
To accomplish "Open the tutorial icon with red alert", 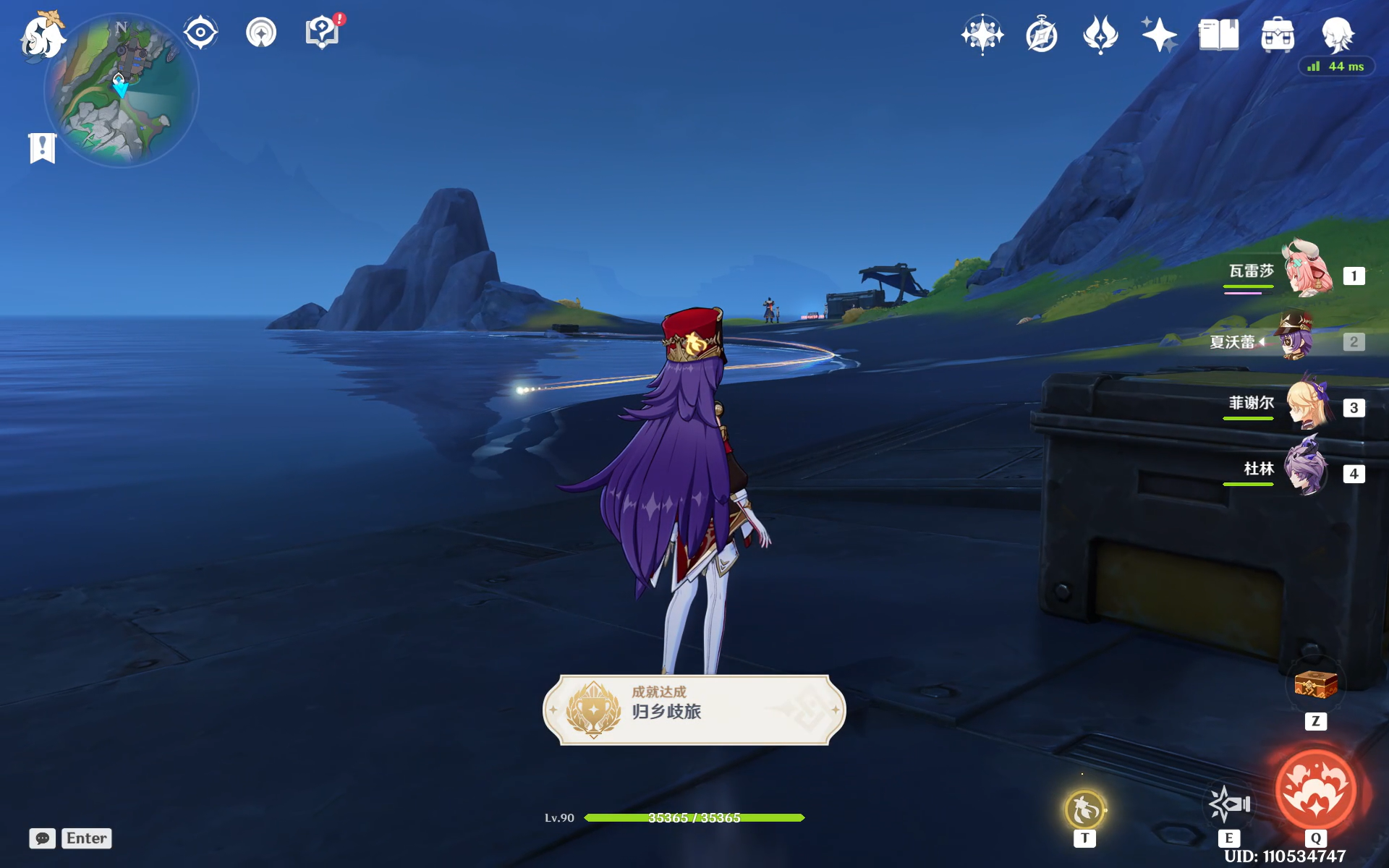I will [323, 33].
